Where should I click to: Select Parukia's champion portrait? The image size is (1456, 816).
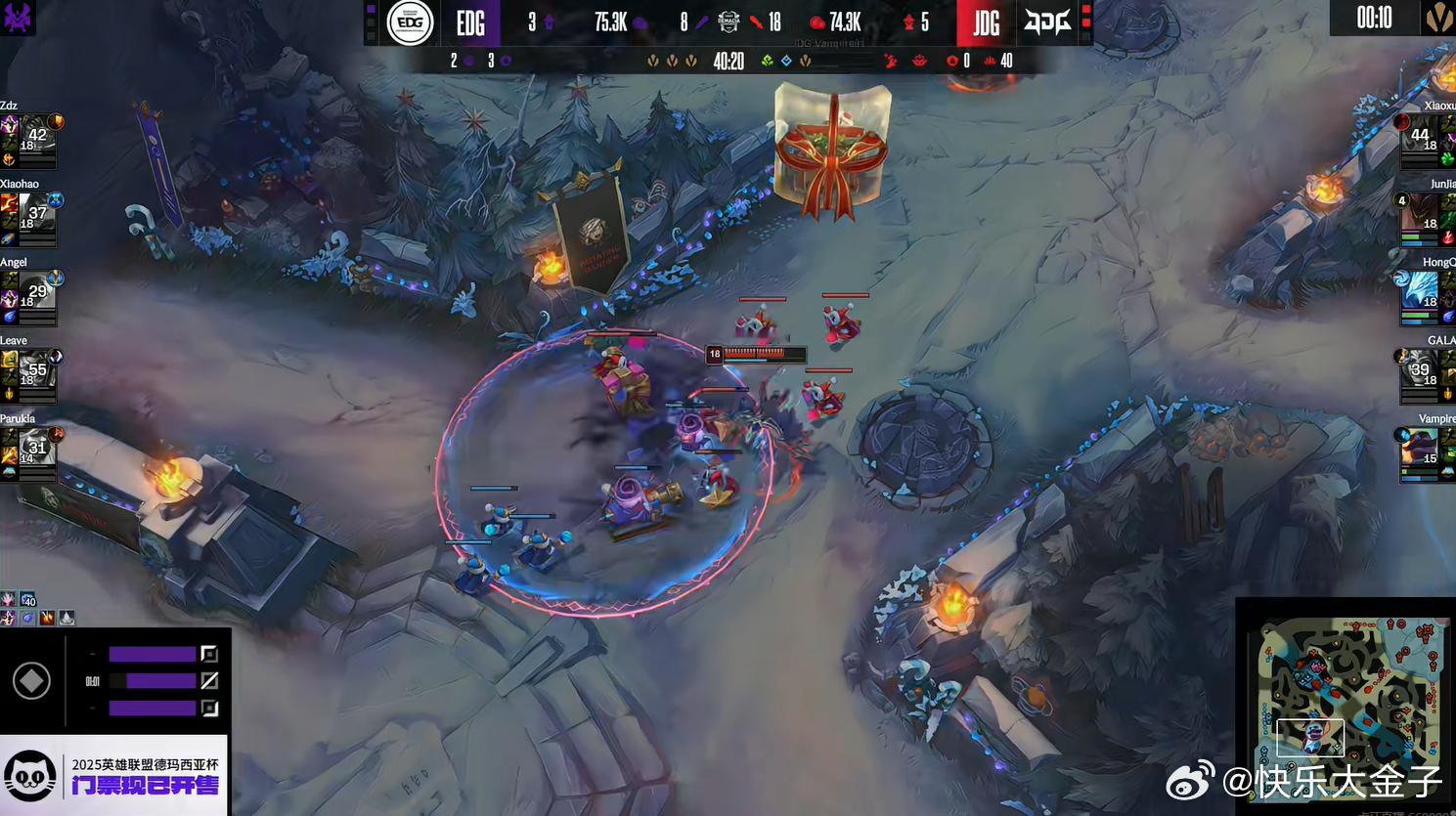pos(36,449)
